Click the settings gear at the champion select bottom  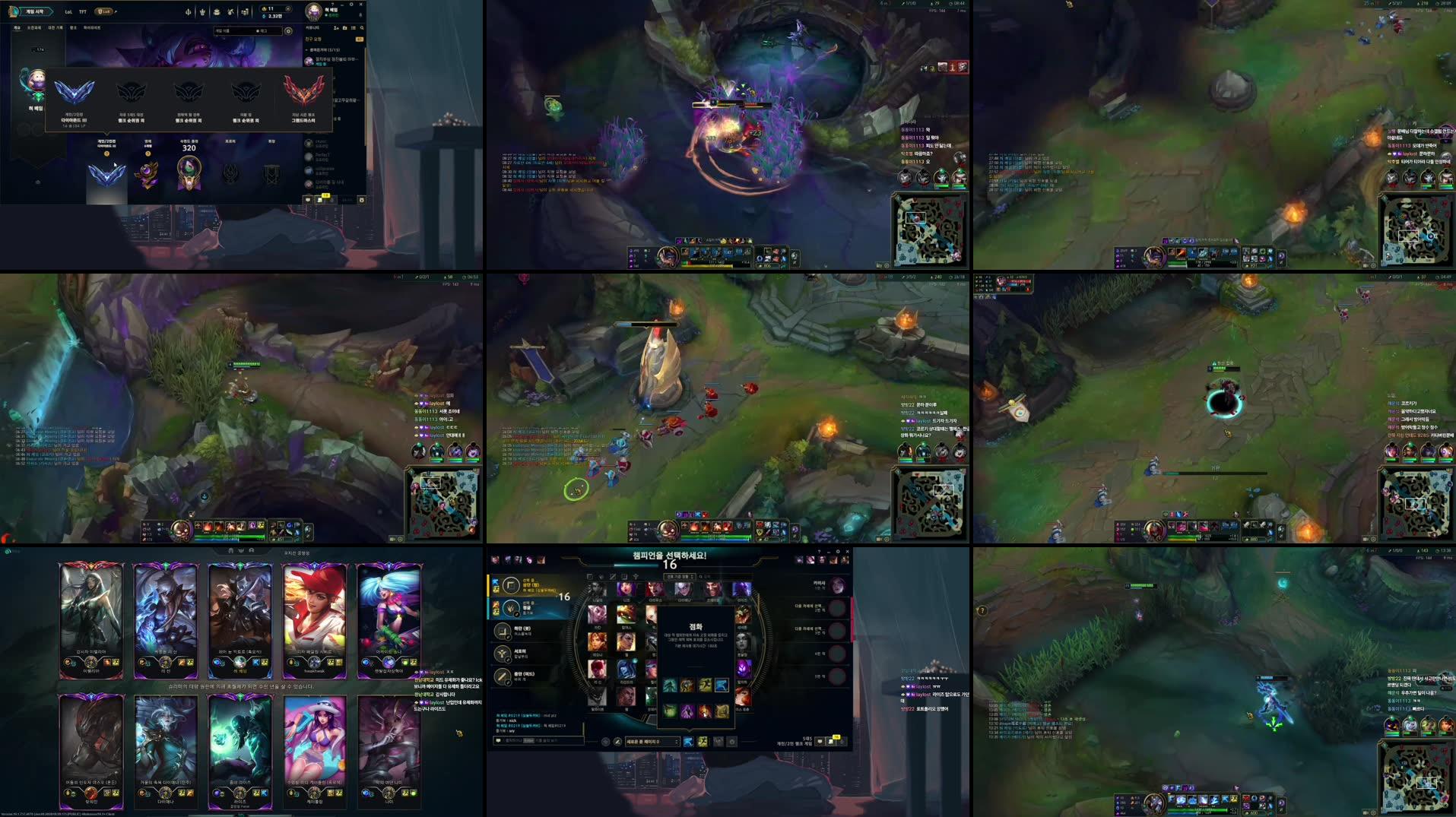[732, 742]
